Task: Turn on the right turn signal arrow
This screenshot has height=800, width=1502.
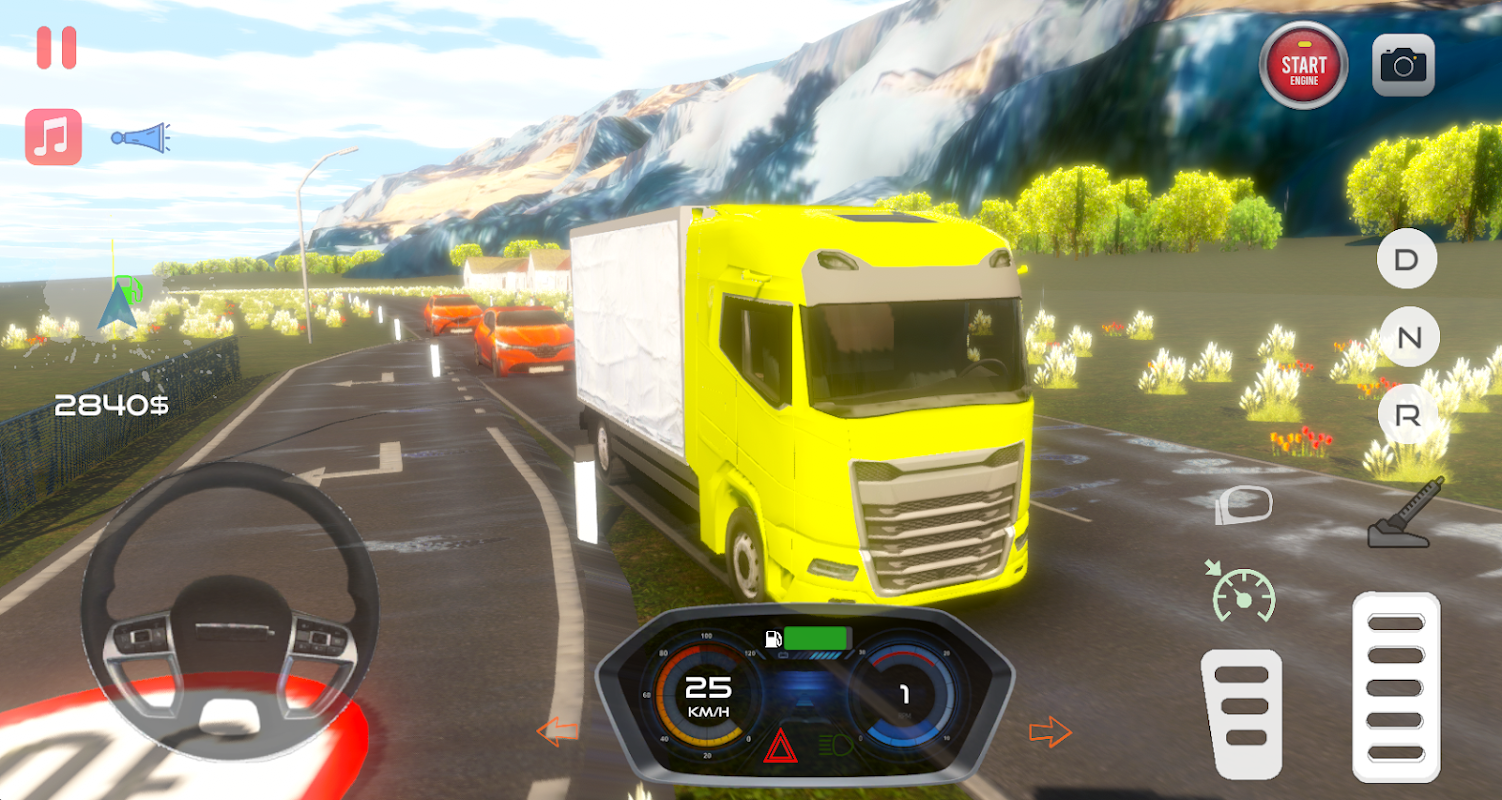Action: 1050,732
